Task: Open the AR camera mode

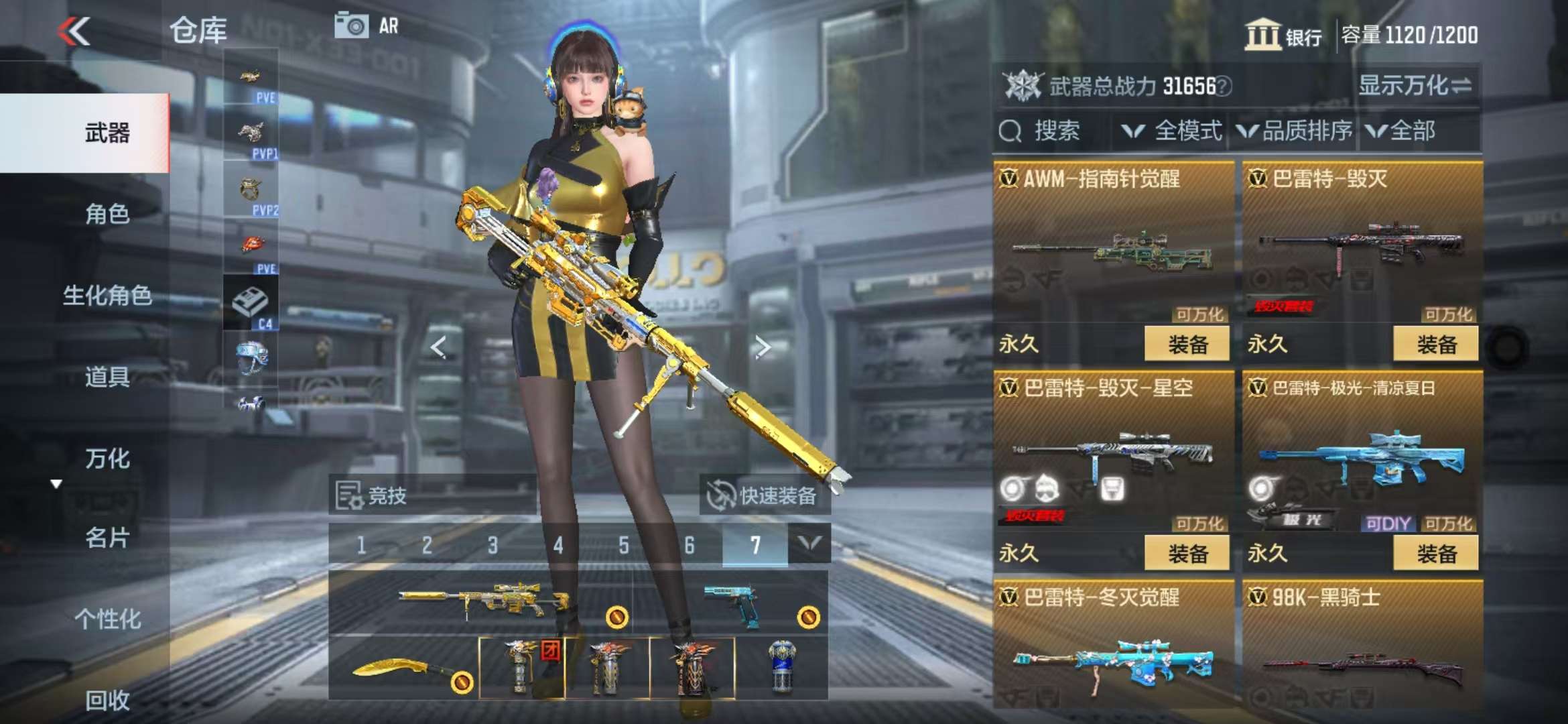Action: (367, 26)
